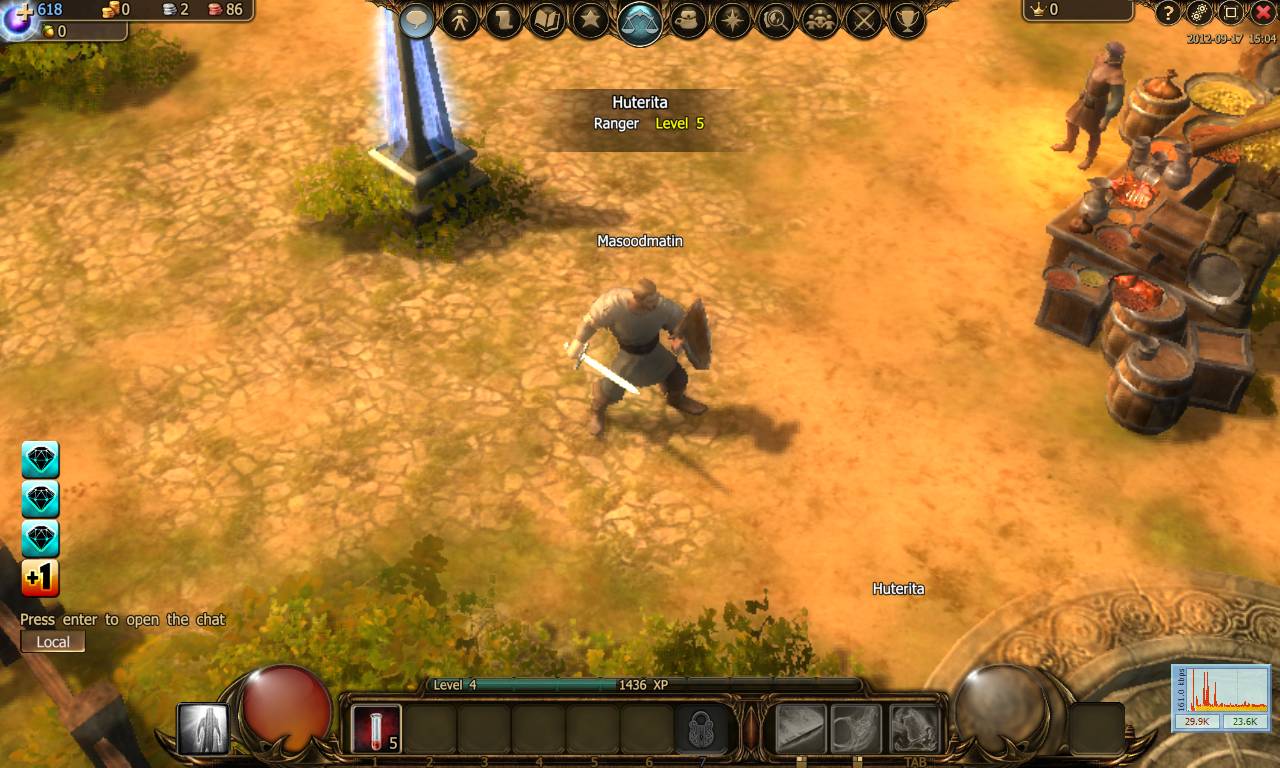Image resolution: width=1280 pixels, height=768 pixels.
Task: Open the help question mark icon
Action: pyautogui.click(x=1168, y=14)
